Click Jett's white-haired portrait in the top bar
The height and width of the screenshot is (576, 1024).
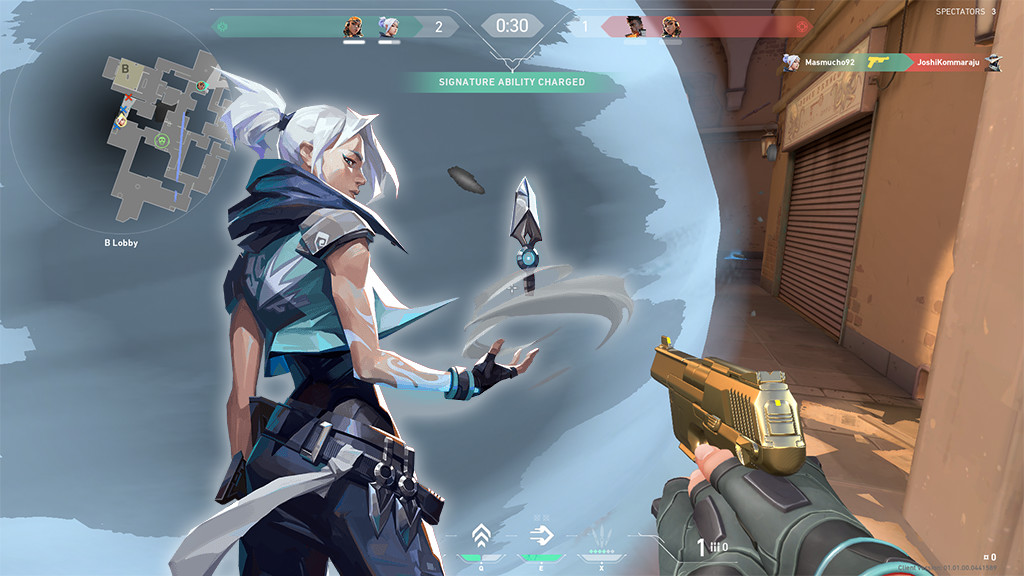[389, 27]
